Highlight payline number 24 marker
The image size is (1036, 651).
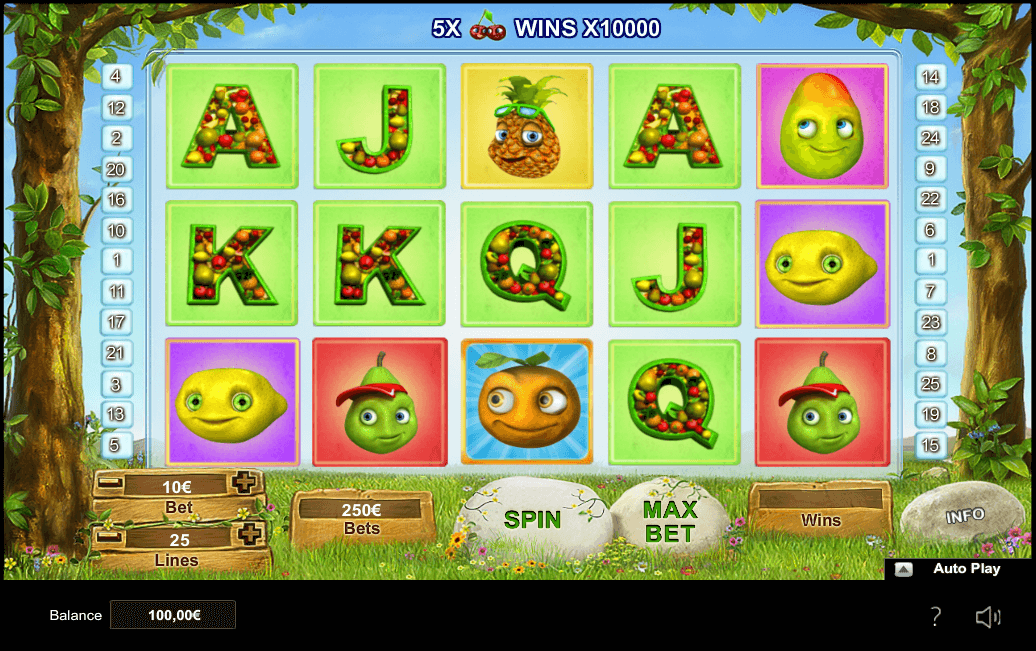pyautogui.click(x=931, y=138)
